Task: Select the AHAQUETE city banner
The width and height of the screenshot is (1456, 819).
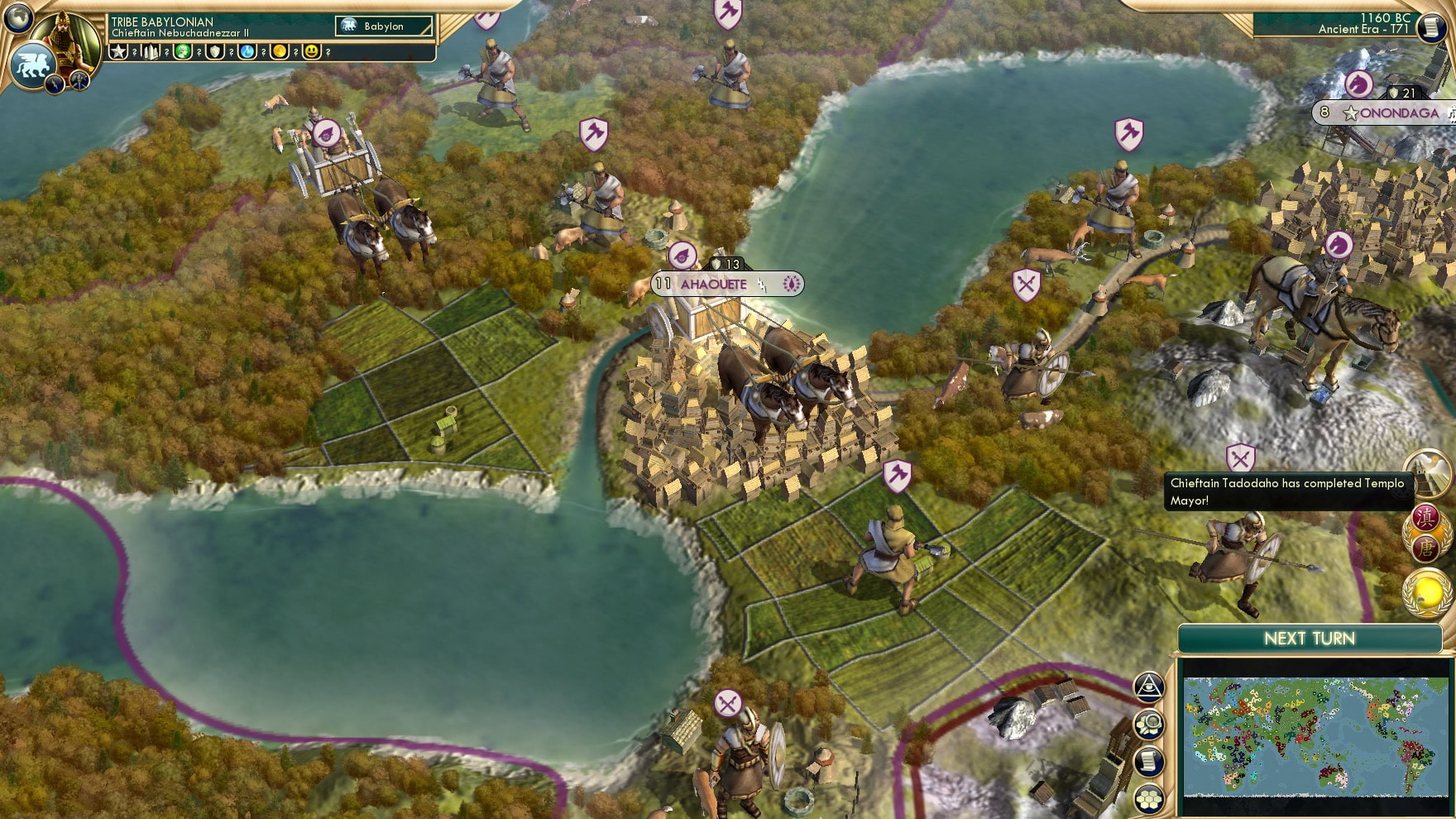Action: point(713,283)
